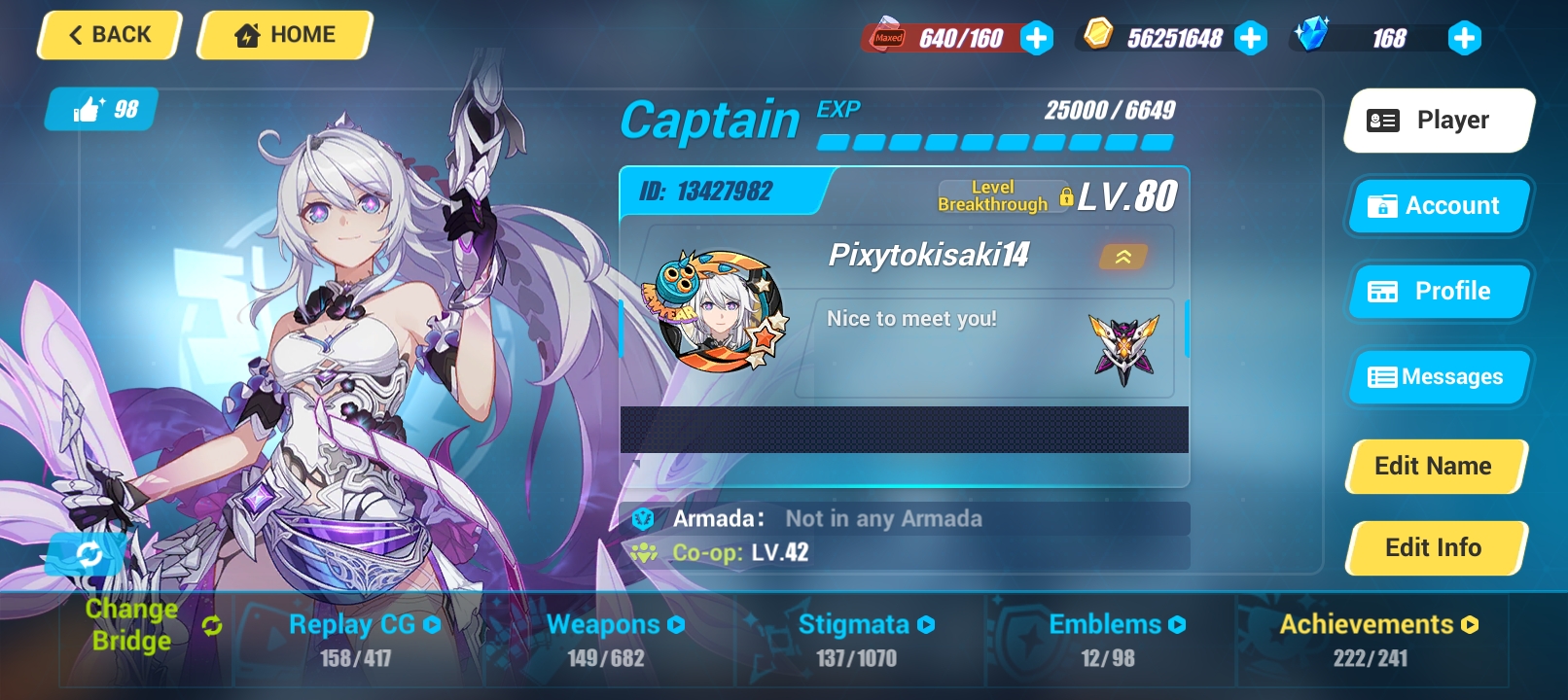Return to the HOME screen

pyautogui.click(x=285, y=35)
